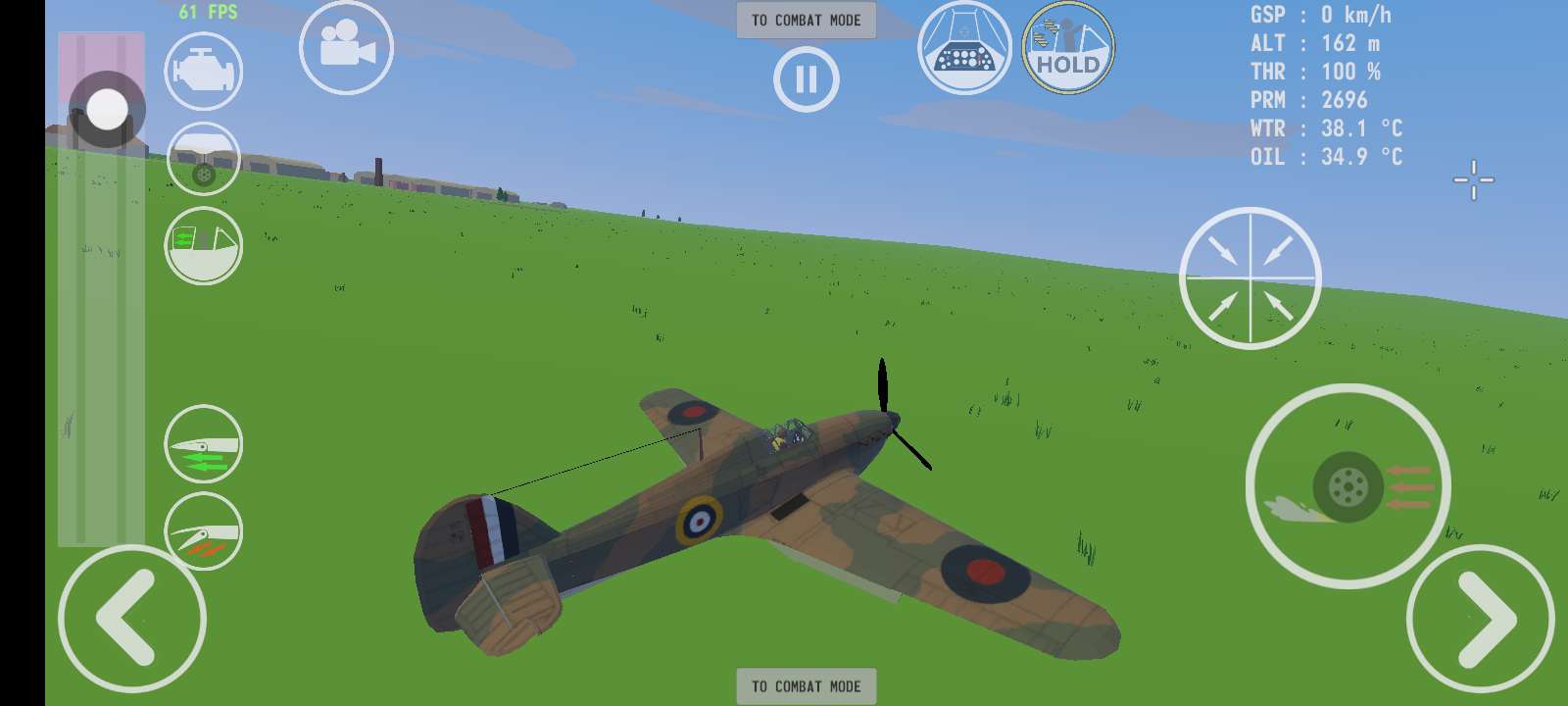The width and height of the screenshot is (1568, 706).
Task: Pause the flight with the pause button
Action: pos(806,79)
